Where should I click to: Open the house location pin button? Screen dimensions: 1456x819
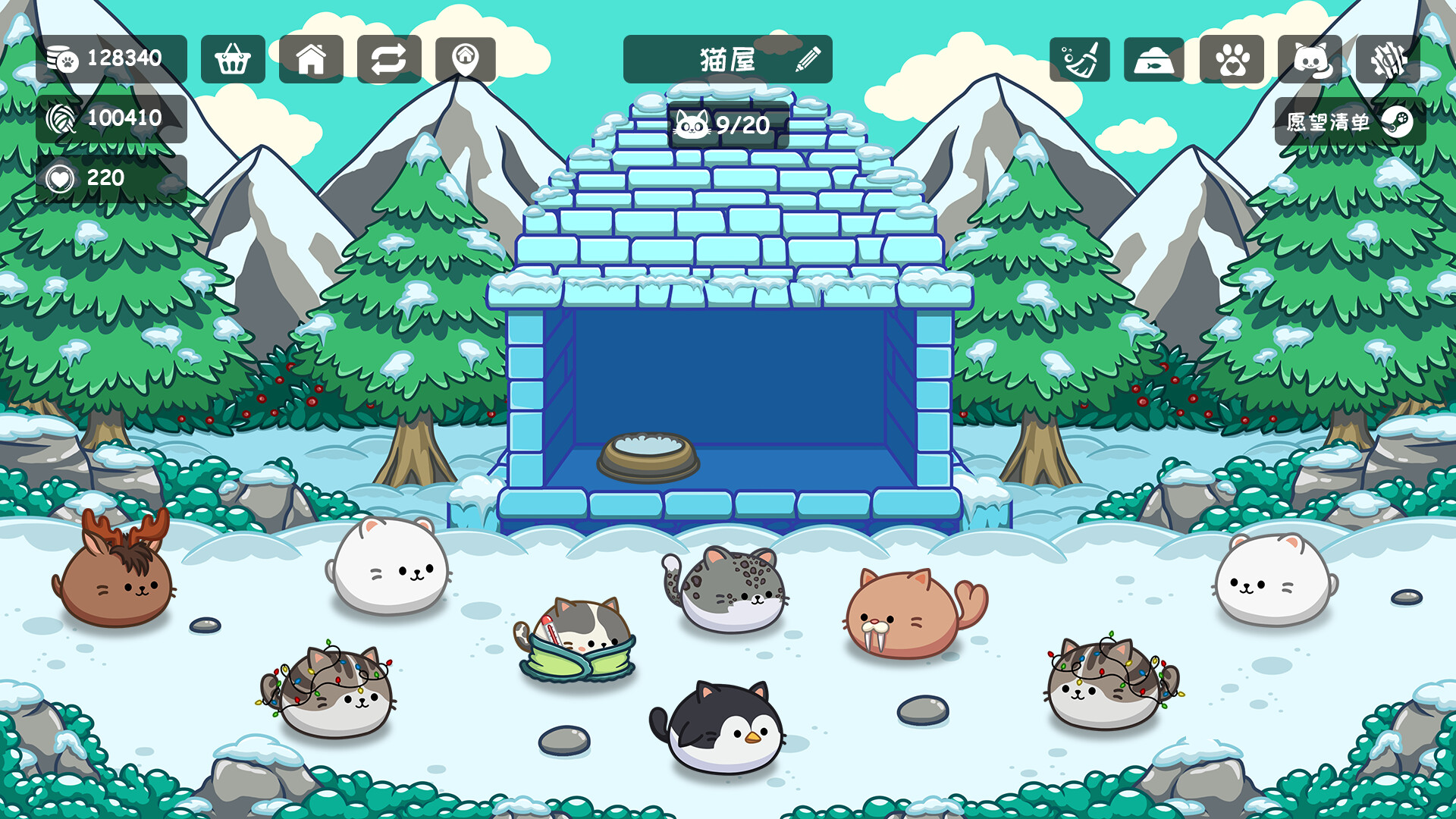click(x=466, y=59)
